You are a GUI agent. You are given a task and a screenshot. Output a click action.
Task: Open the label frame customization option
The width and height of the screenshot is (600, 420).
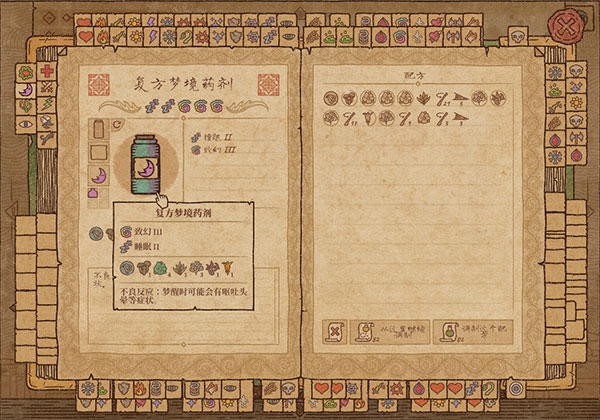point(99,152)
